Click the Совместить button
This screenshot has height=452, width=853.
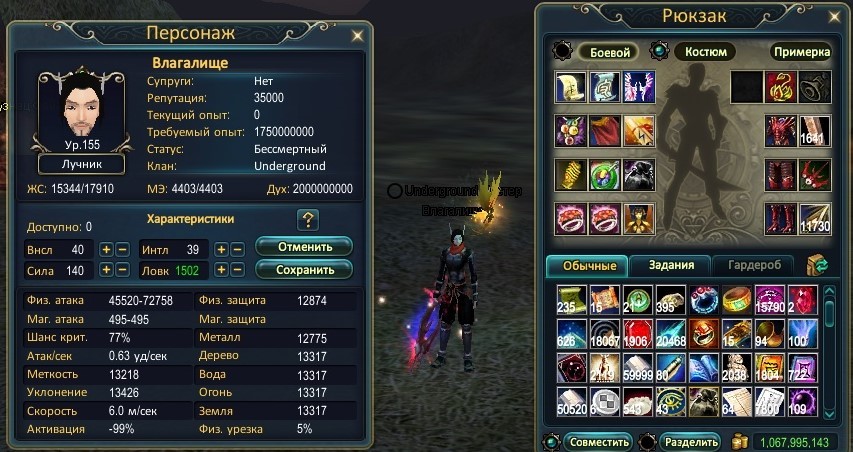tap(598, 442)
